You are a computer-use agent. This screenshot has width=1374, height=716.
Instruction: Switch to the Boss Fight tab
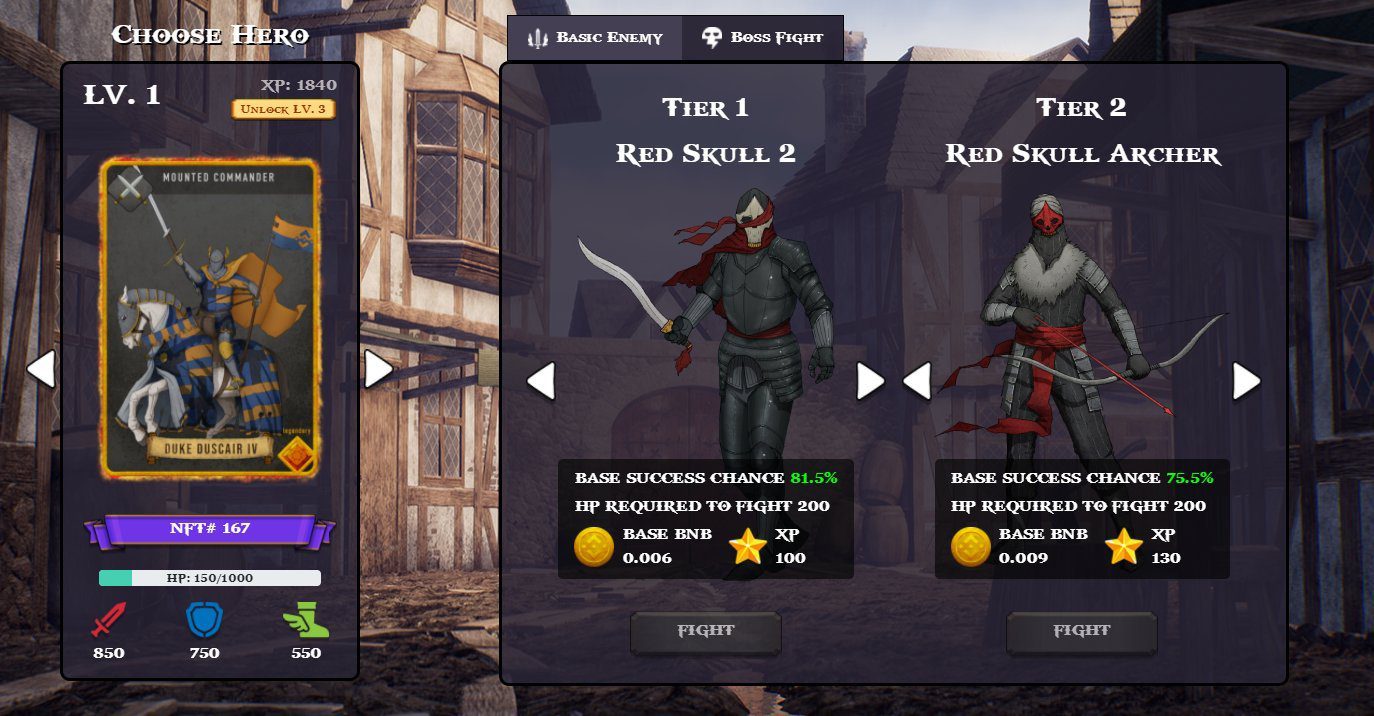click(763, 38)
